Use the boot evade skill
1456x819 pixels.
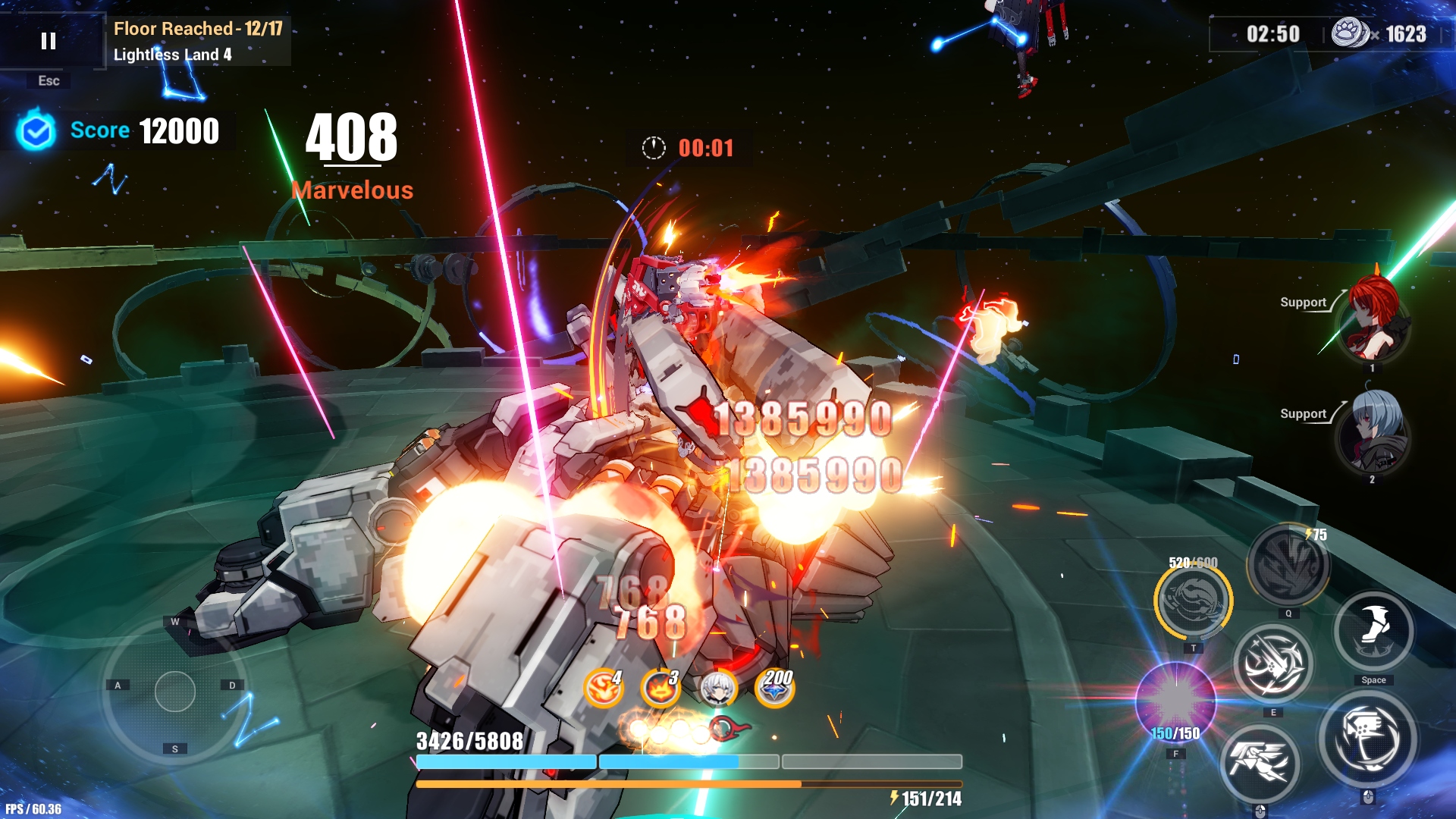tap(1373, 632)
